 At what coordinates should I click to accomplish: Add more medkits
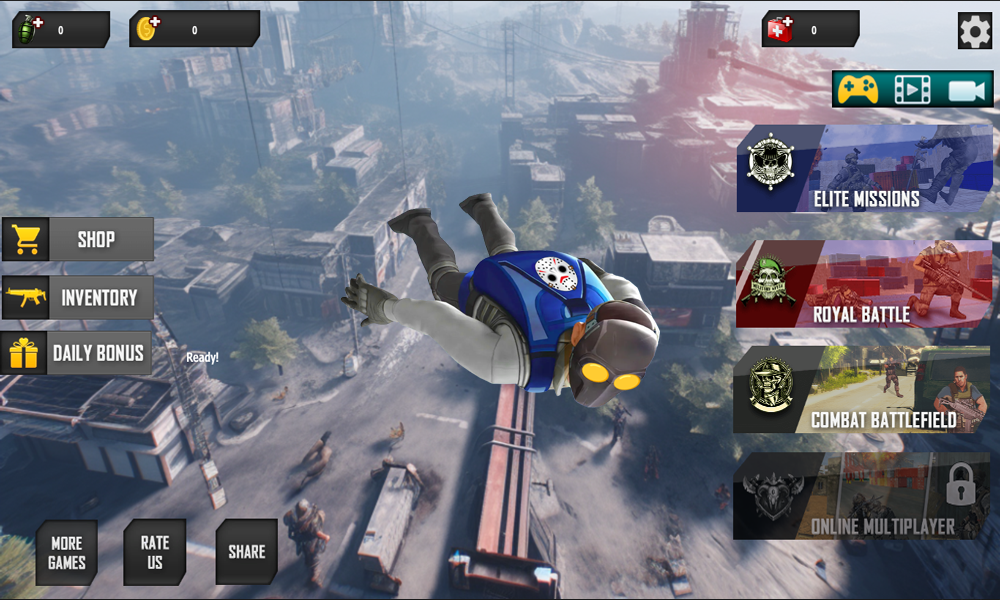[779, 29]
